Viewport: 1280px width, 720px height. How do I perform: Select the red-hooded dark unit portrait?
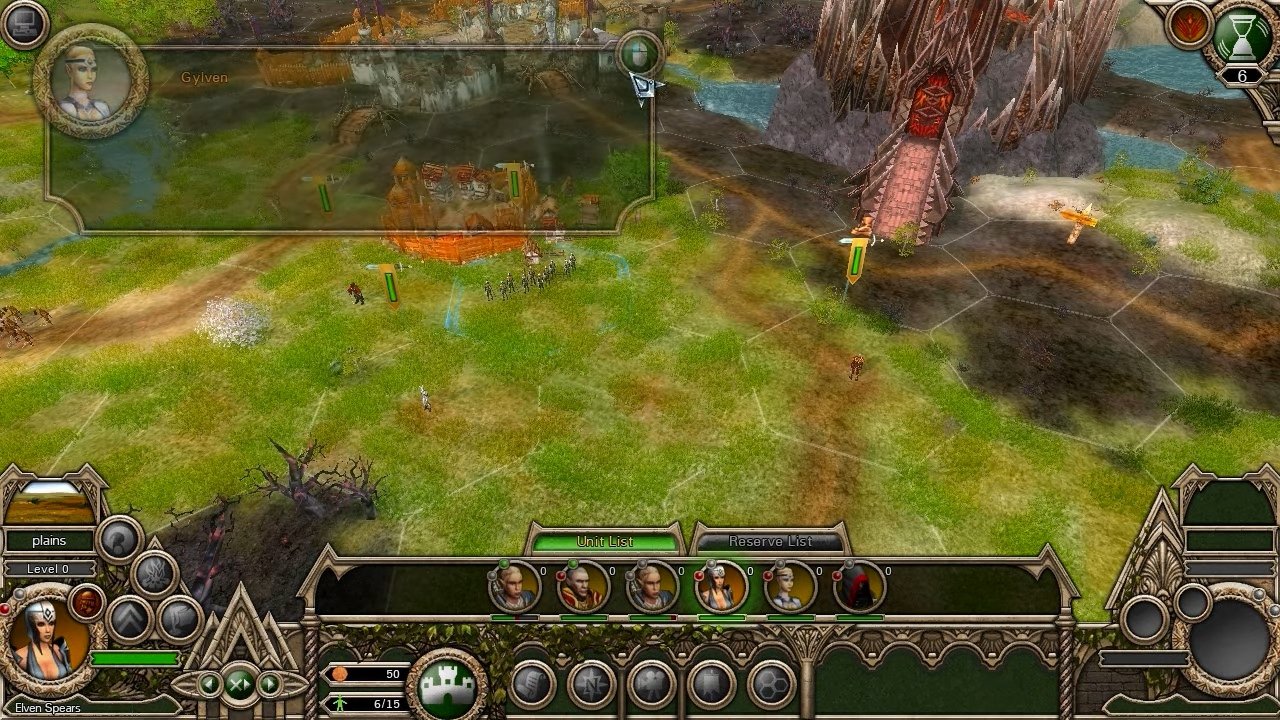(x=859, y=586)
